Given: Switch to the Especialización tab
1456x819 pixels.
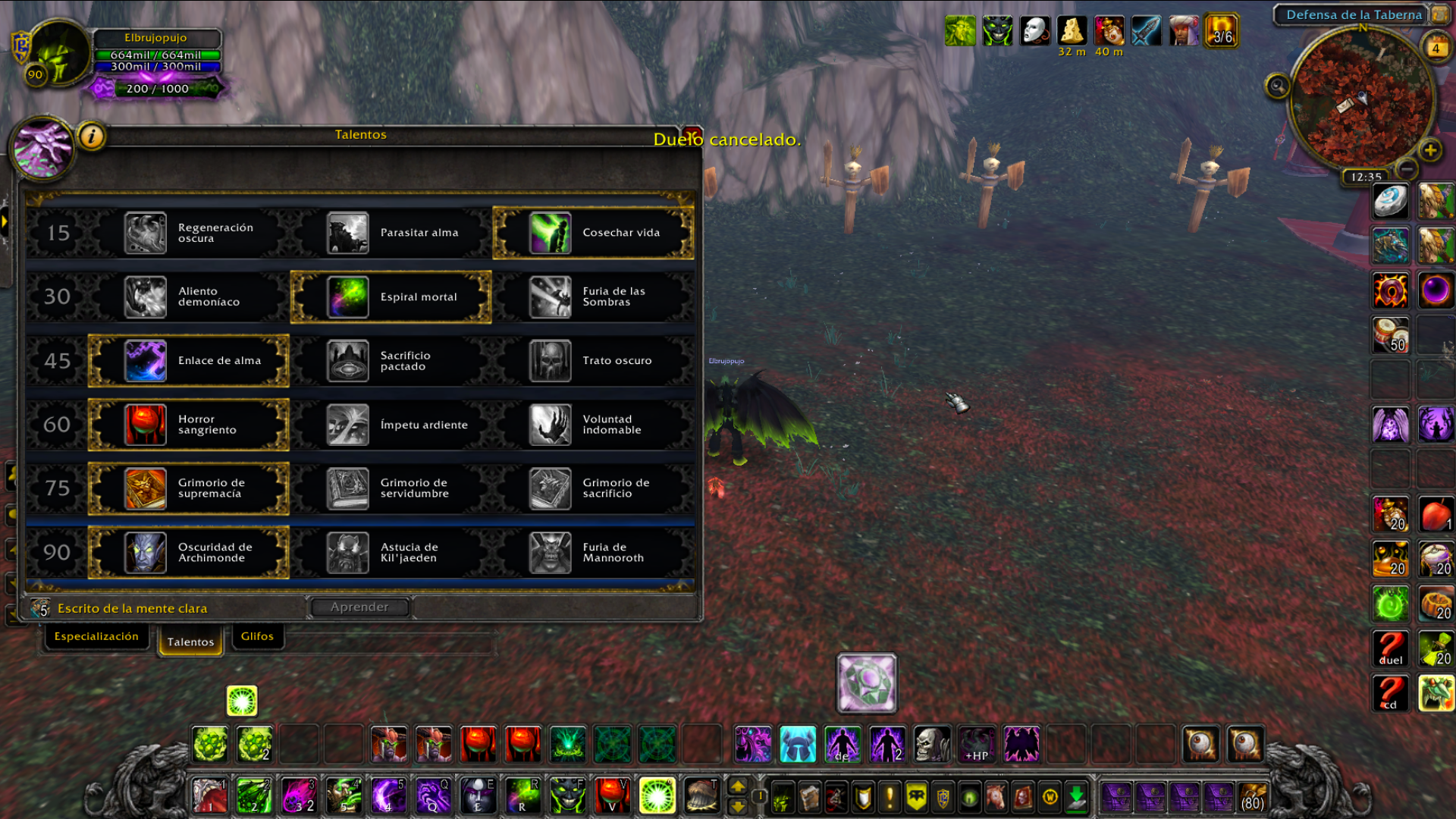Looking at the screenshot, I should [x=96, y=636].
